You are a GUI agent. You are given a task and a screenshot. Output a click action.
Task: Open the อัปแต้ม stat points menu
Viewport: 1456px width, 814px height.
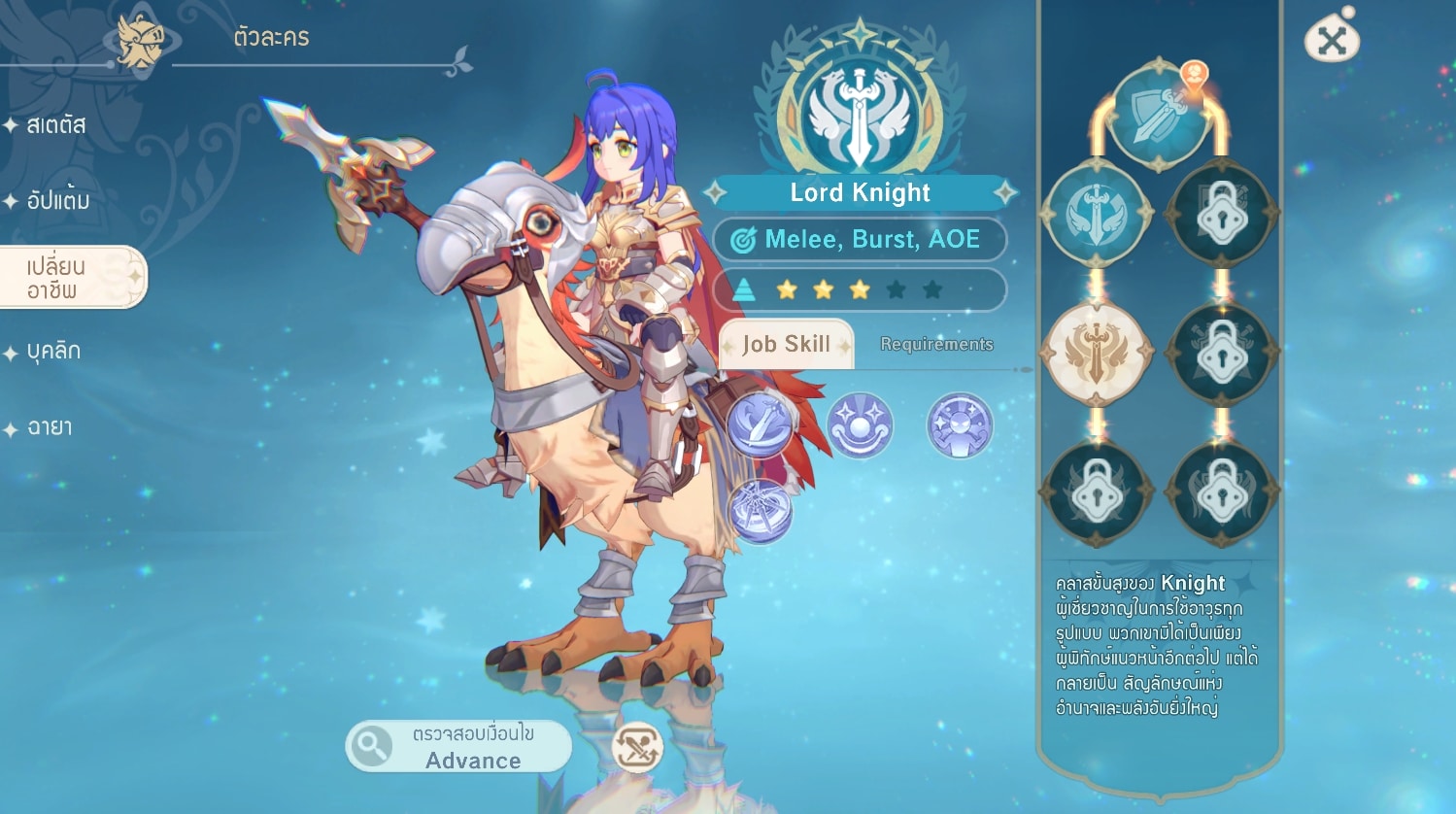(x=58, y=201)
